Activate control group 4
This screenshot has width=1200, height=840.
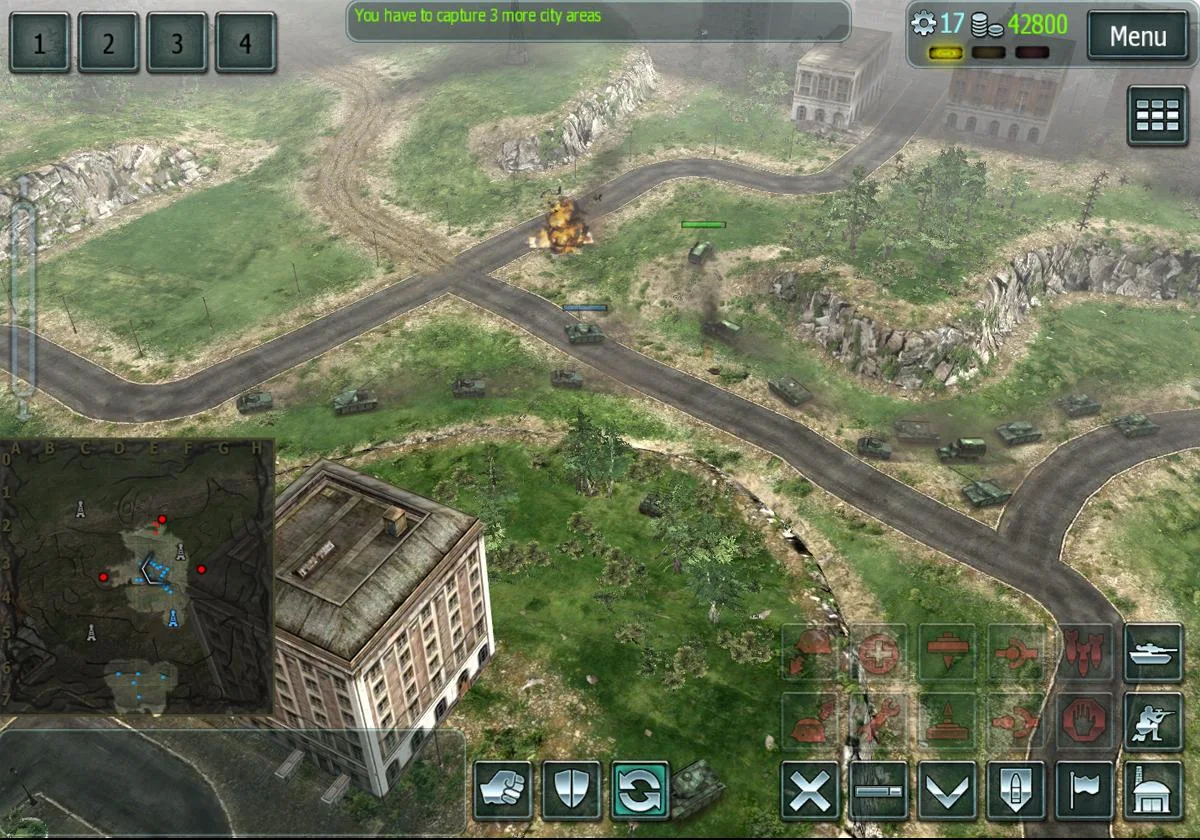[245, 43]
